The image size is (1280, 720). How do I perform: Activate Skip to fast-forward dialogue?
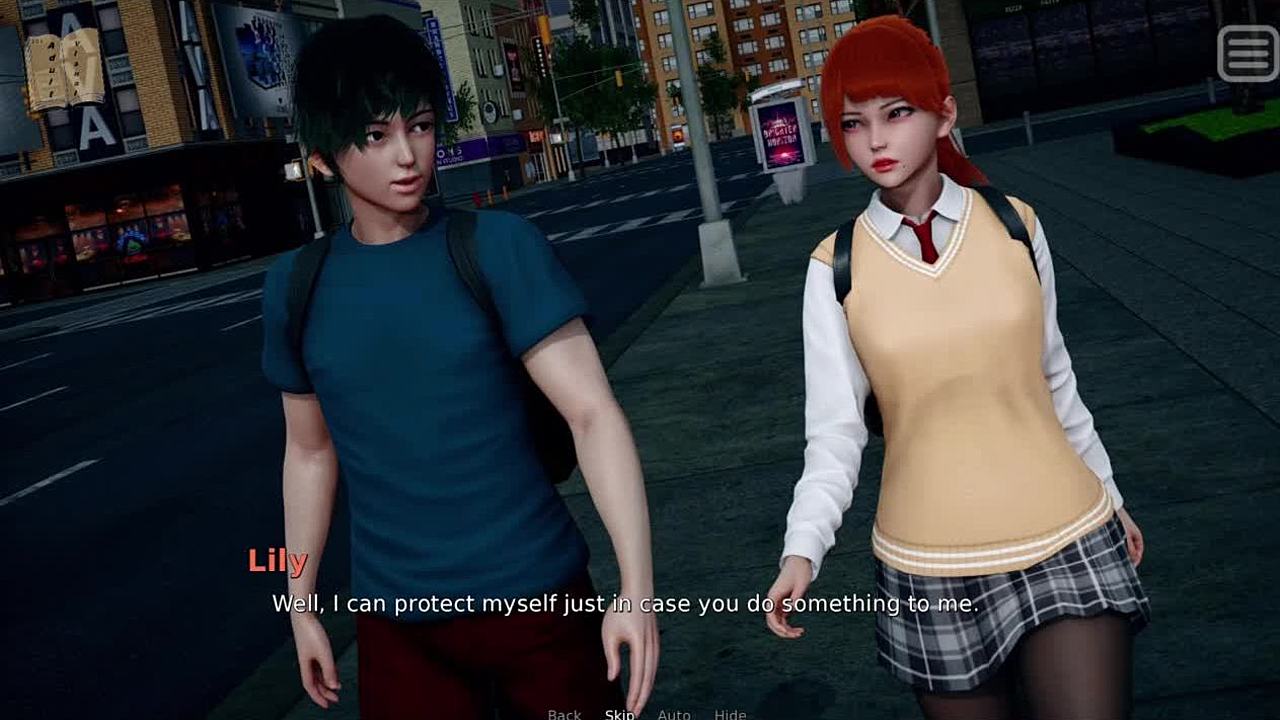[619, 714]
